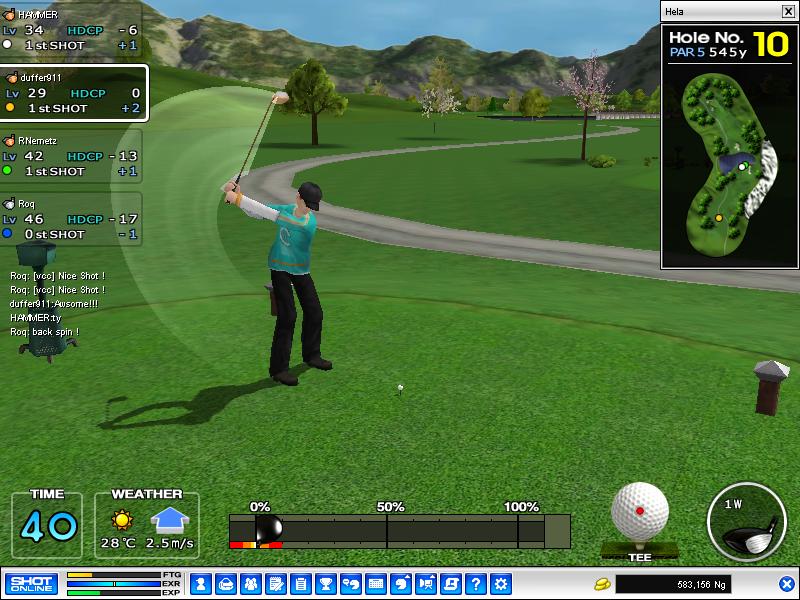Screen dimensions: 800x600
Task: Open the clipboard scorecard icon
Action: coord(300,584)
